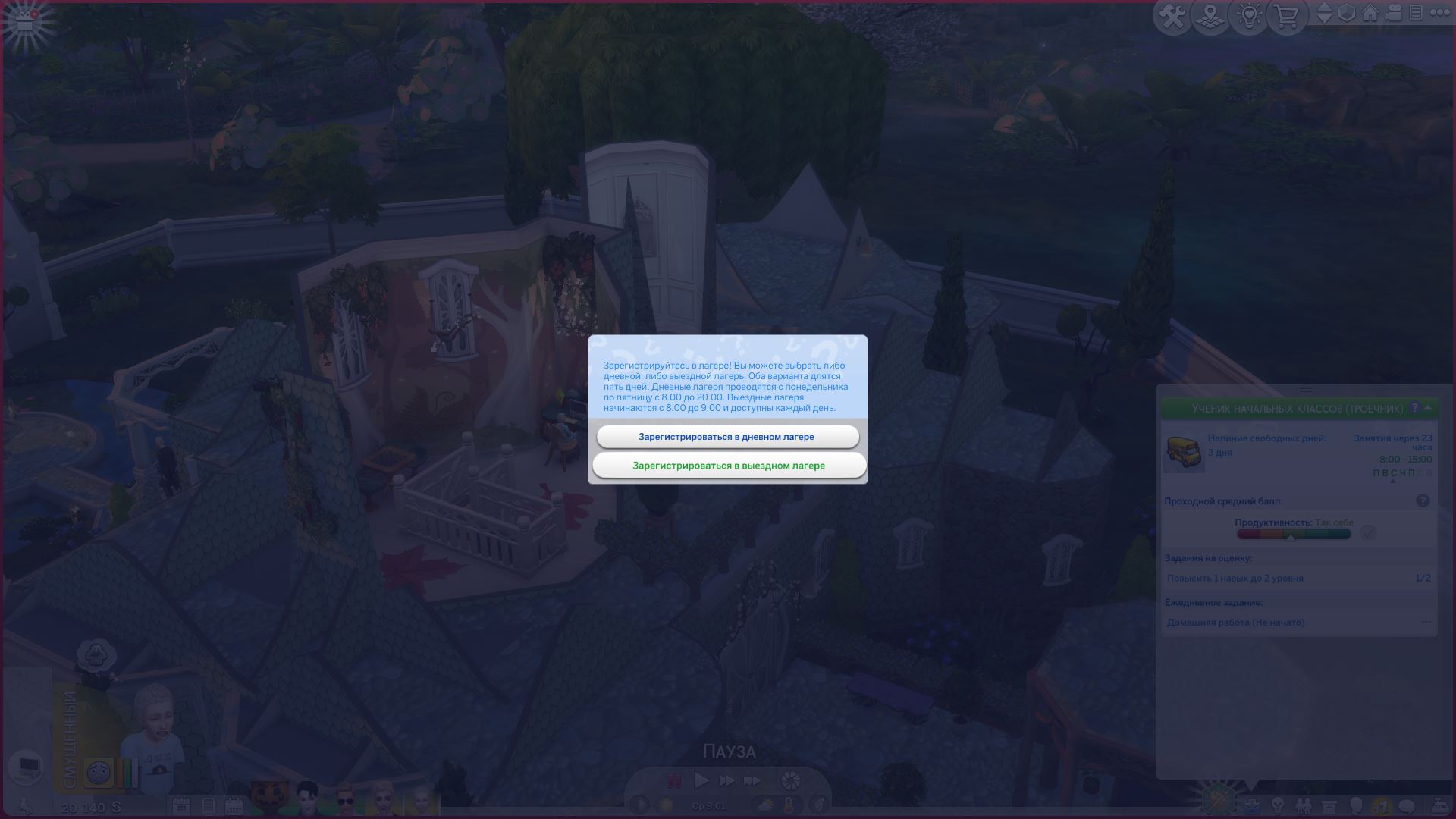This screenshot has width=1456, height=819.
Task: Enable ultra speed playback
Action: (752, 780)
